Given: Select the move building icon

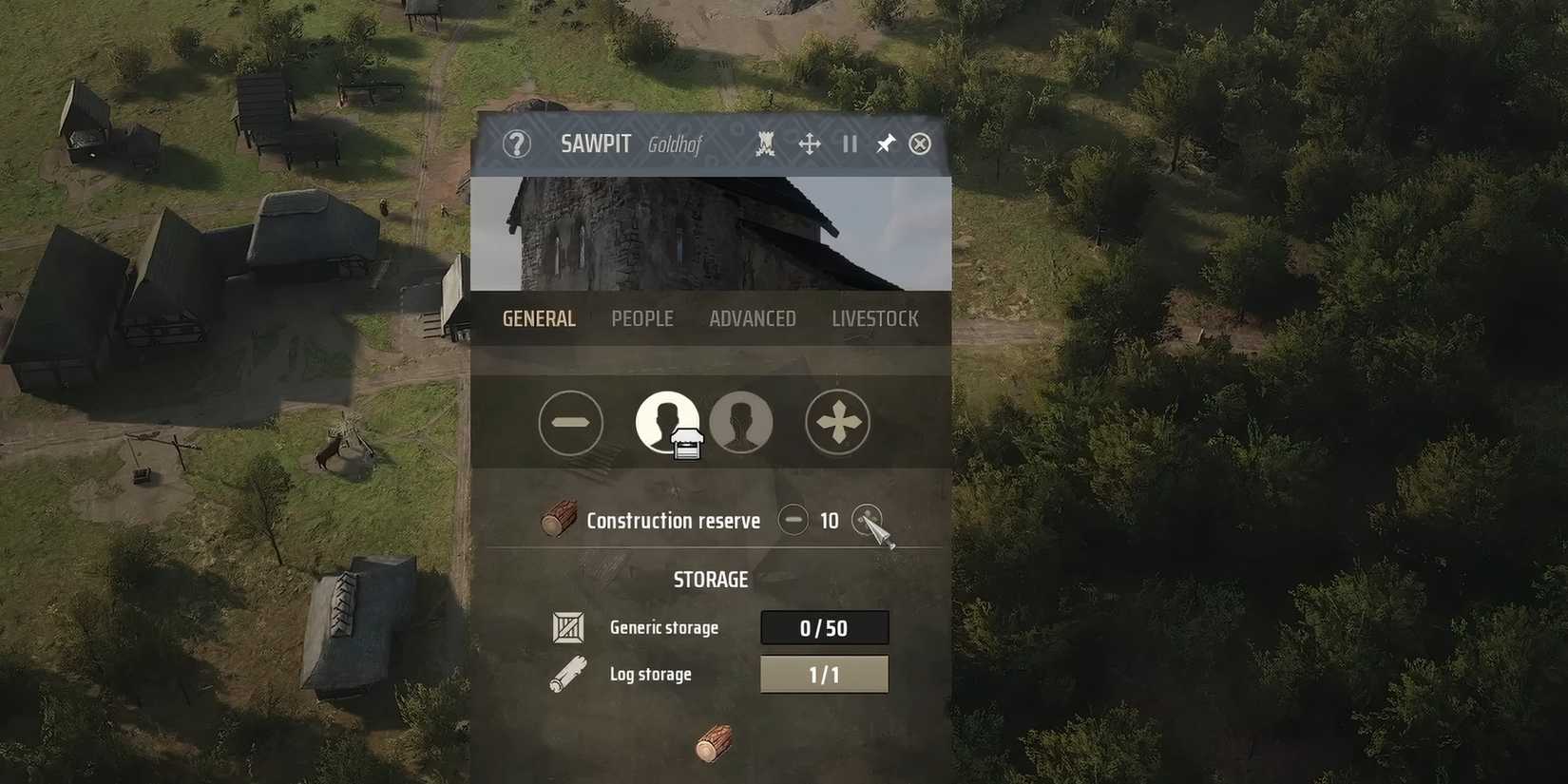Looking at the screenshot, I should point(810,143).
